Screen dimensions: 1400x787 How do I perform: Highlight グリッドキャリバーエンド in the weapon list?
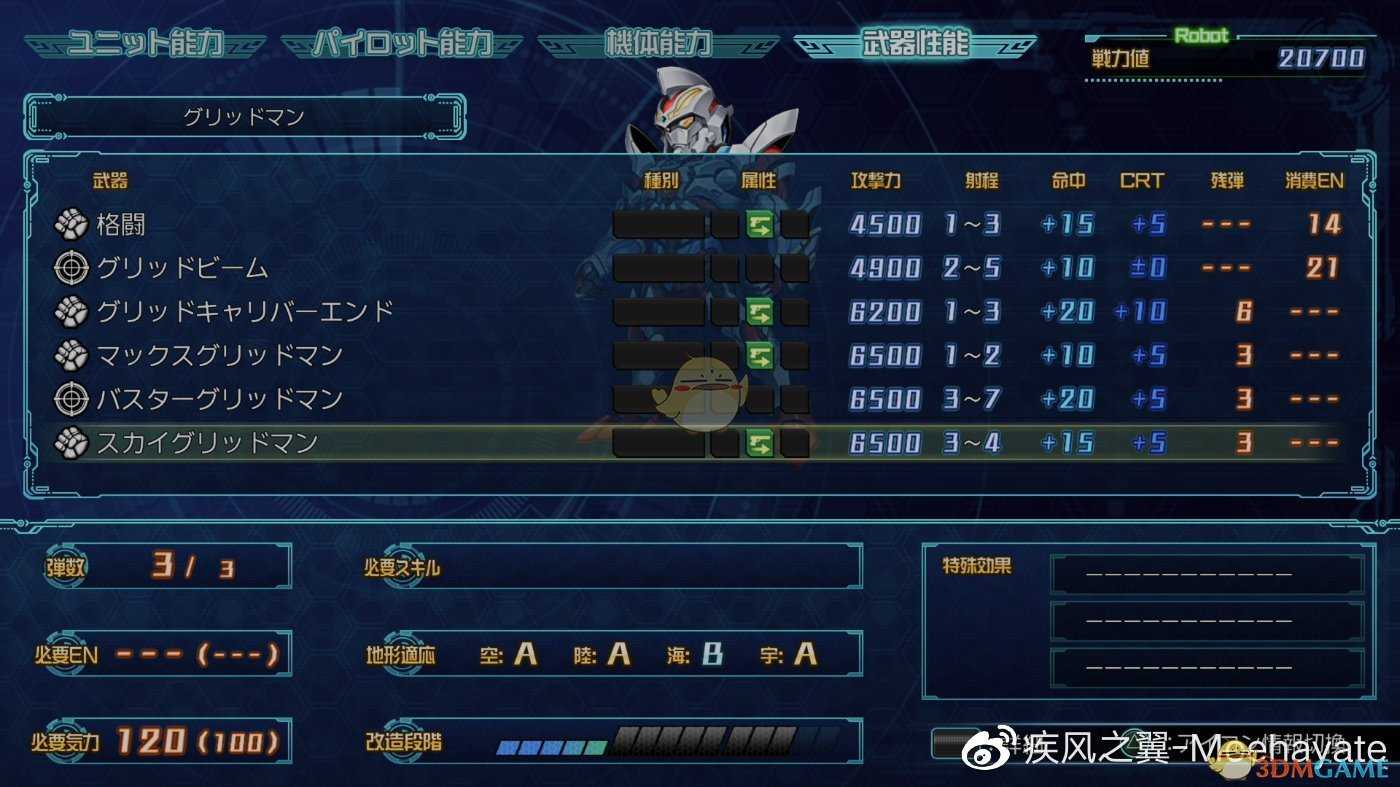[244, 312]
